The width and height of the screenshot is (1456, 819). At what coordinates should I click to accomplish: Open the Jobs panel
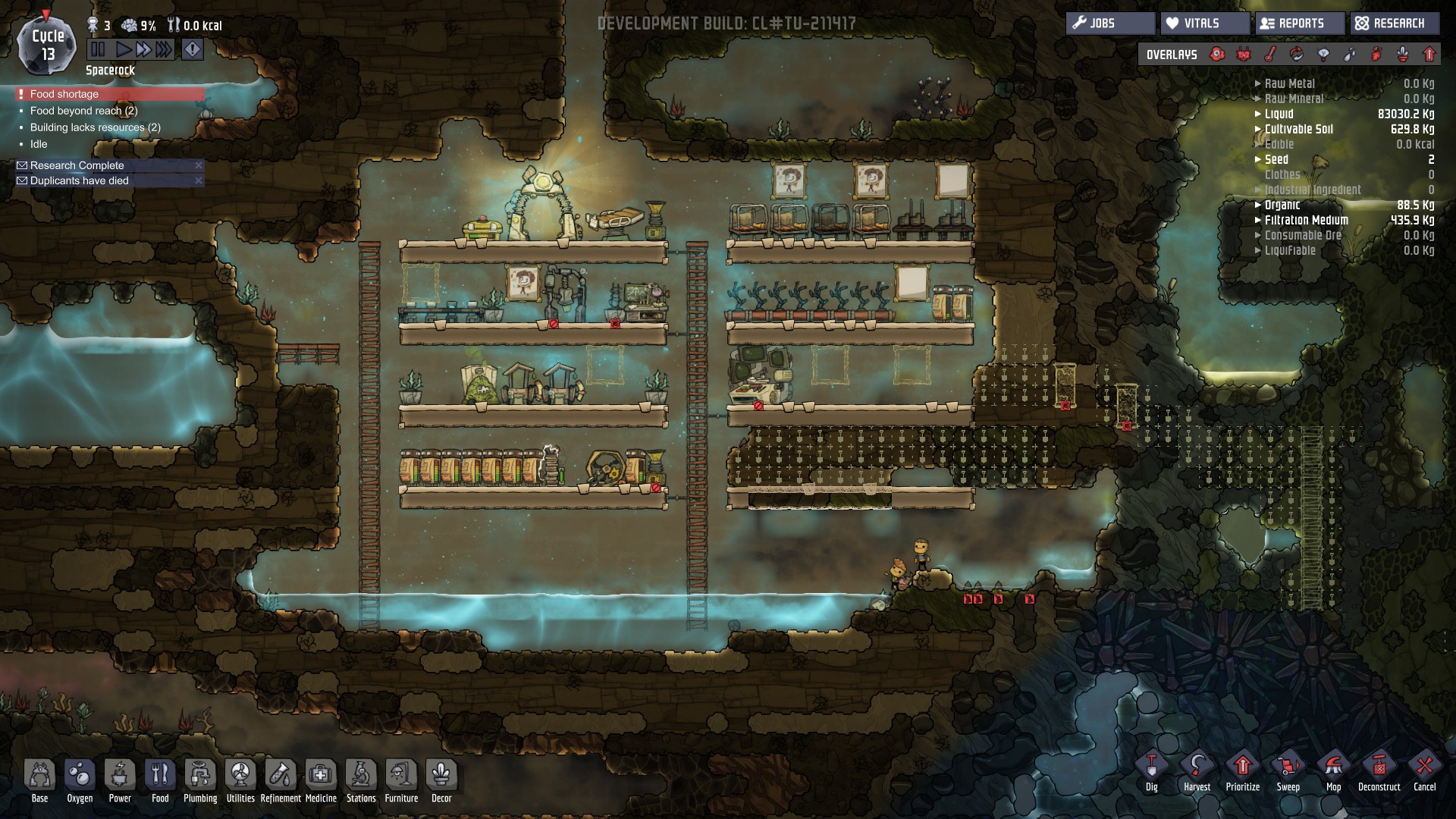1110,24
